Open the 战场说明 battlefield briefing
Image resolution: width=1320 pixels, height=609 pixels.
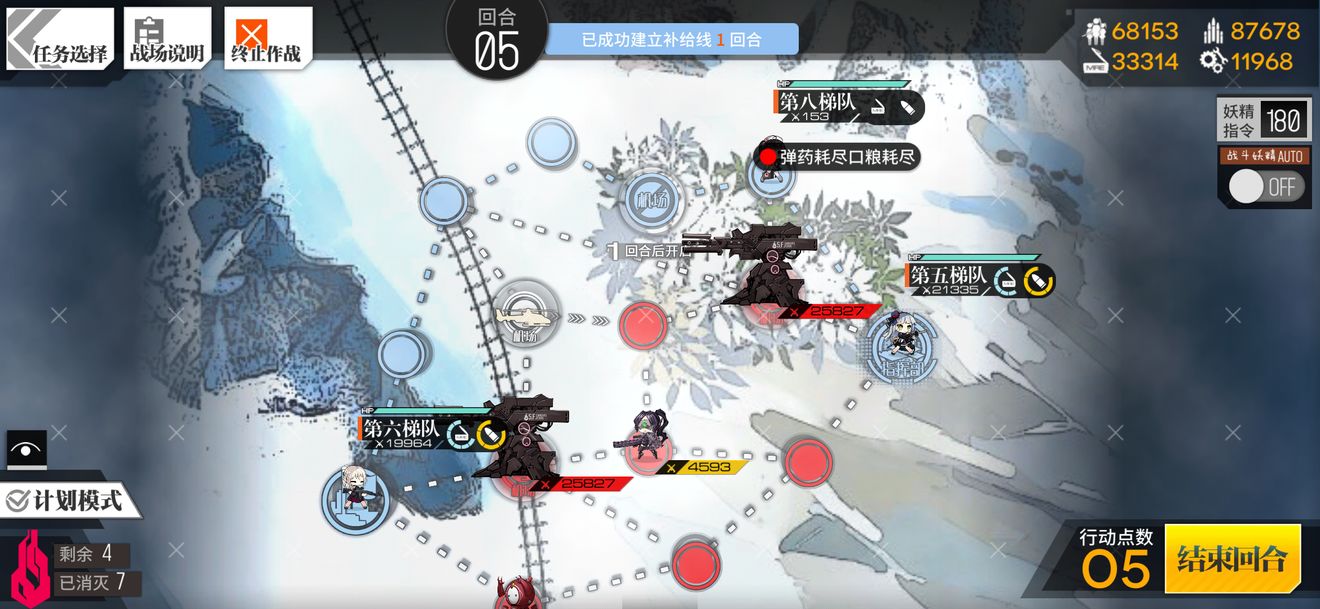(x=167, y=40)
